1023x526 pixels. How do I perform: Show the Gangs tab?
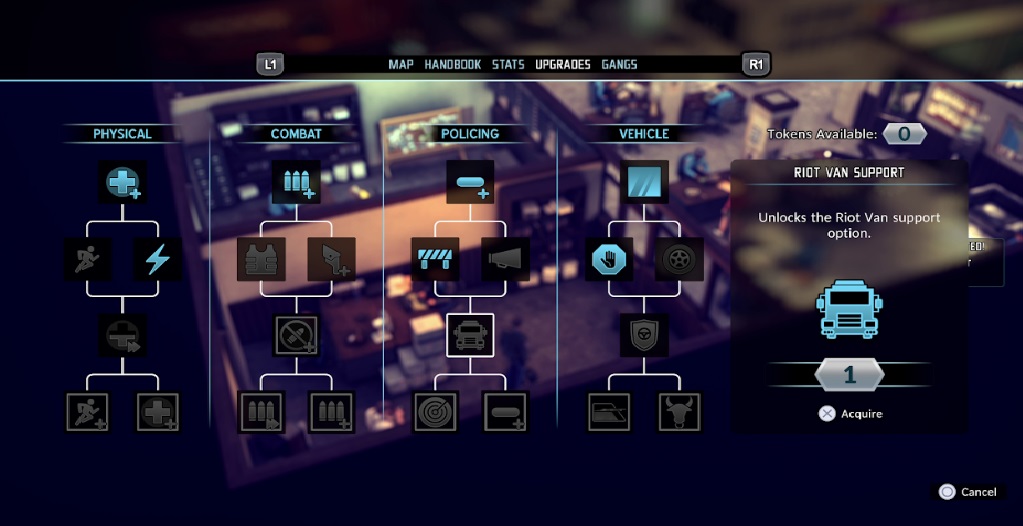[x=619, y=65]
